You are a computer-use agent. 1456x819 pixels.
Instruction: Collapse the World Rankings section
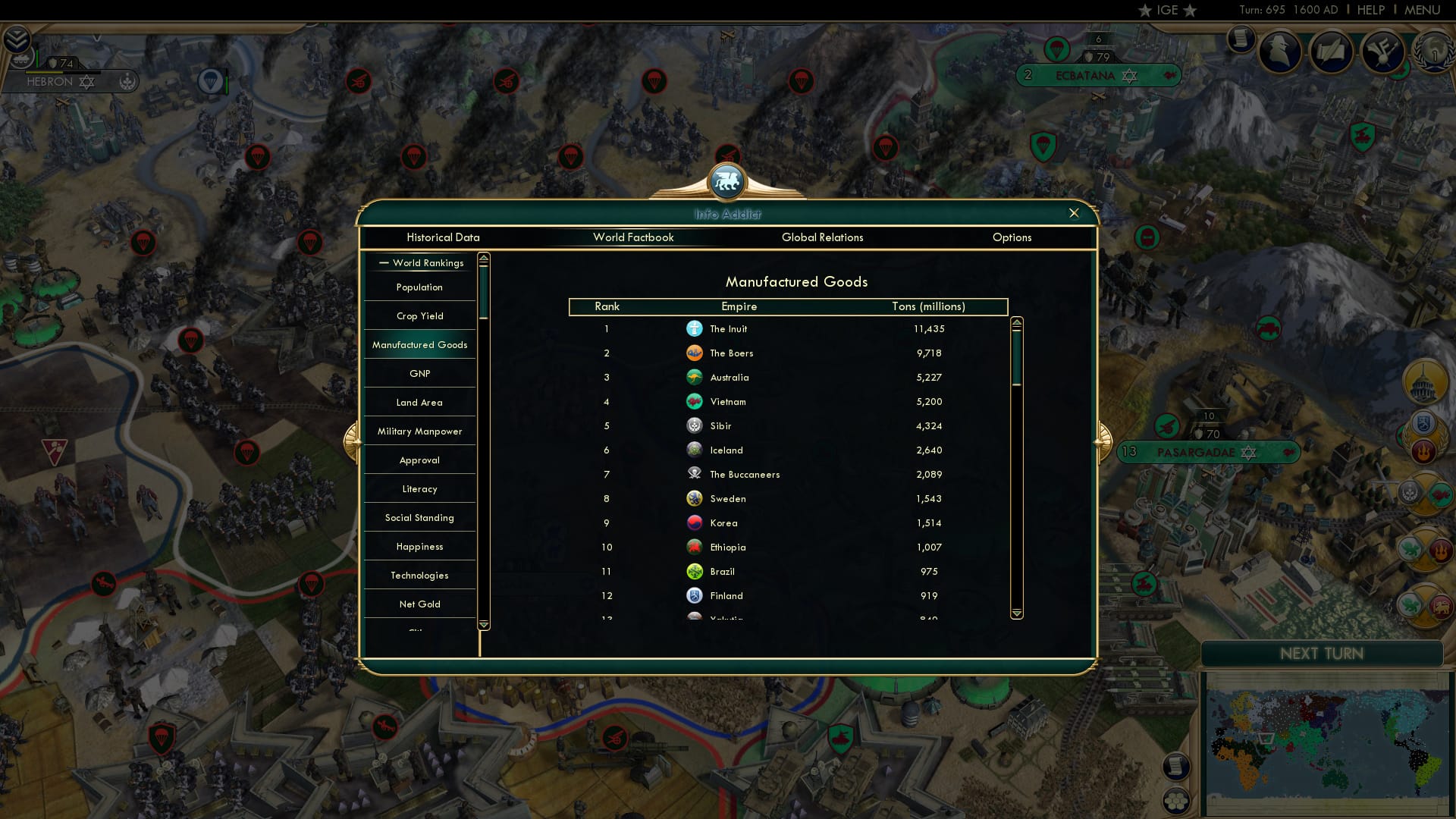click(383, 262)
